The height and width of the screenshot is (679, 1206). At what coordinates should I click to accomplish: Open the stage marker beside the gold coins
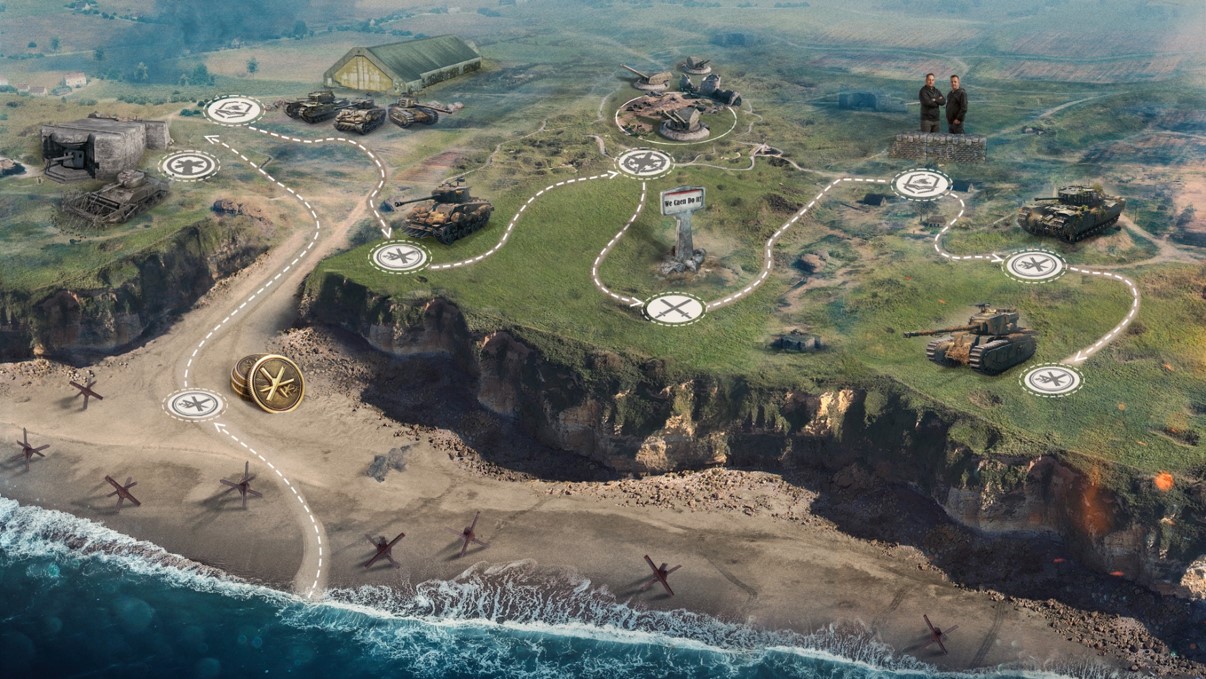[x=195, y=404]
